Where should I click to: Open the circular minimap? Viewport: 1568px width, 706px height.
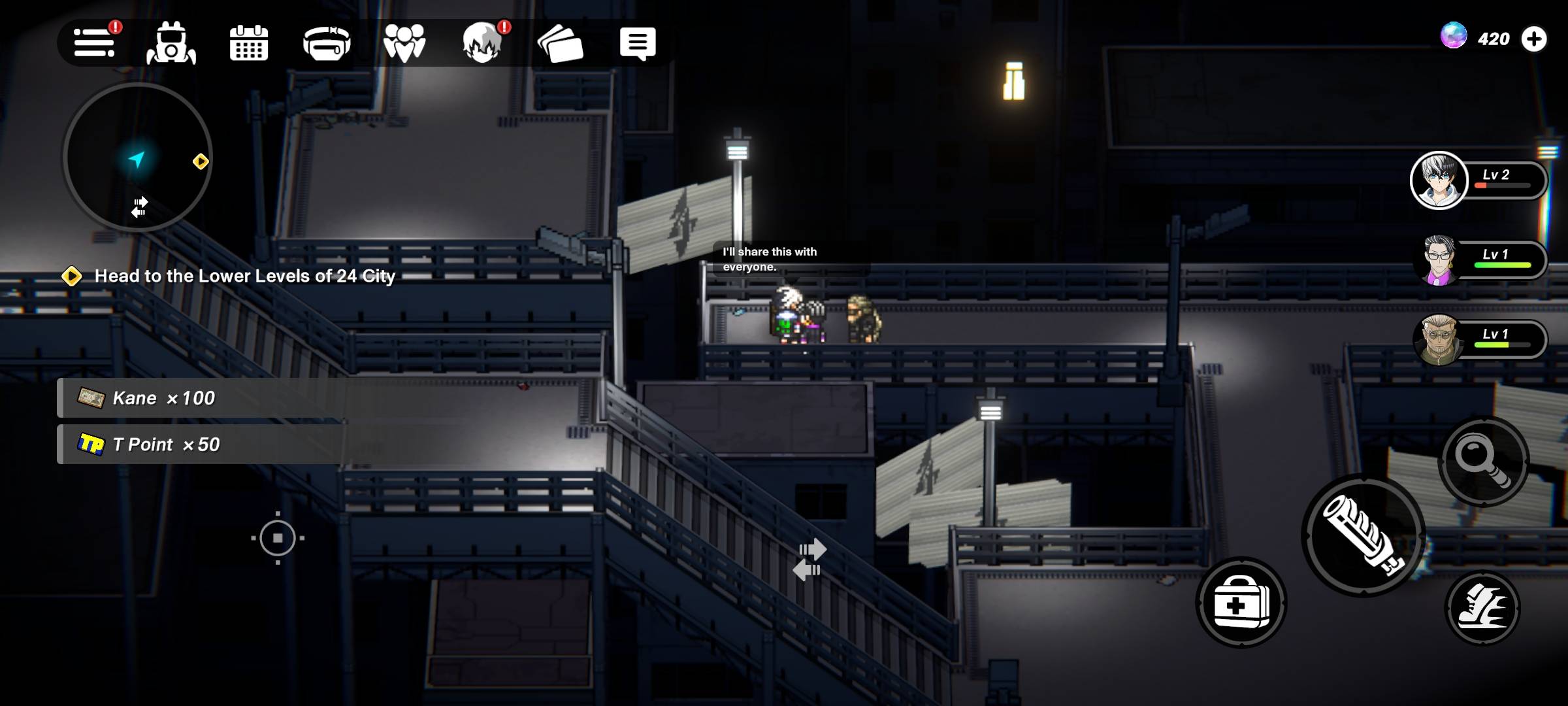(138, 158)
